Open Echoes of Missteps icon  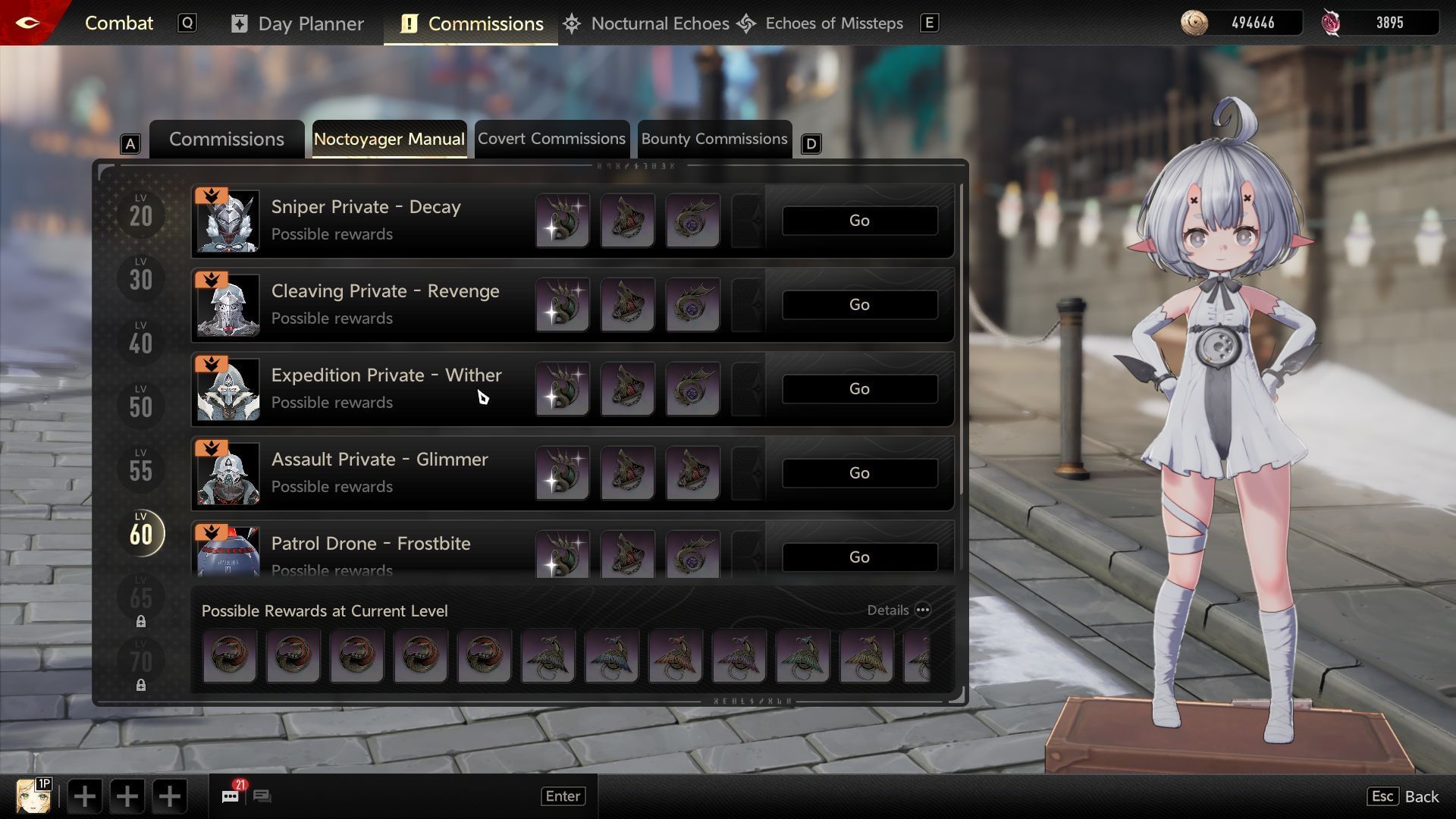click(748, 23)
